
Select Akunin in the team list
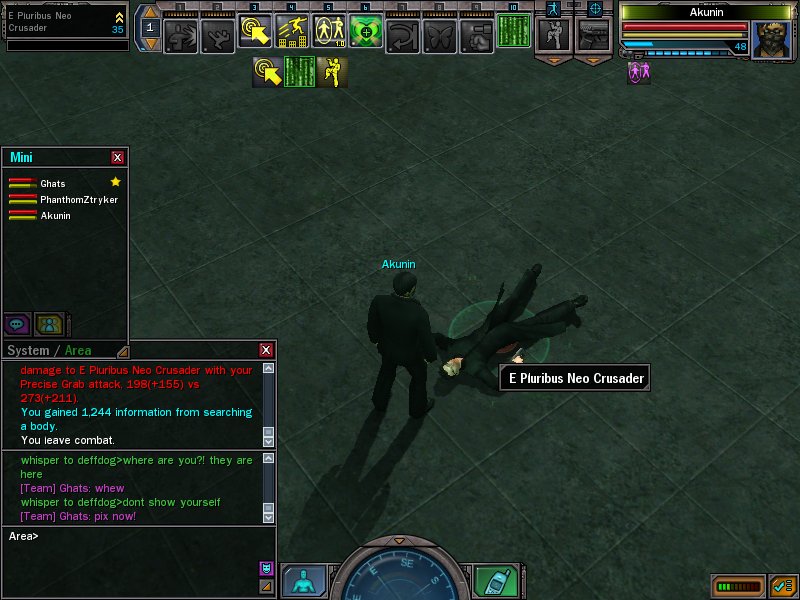tap(55, 216)
